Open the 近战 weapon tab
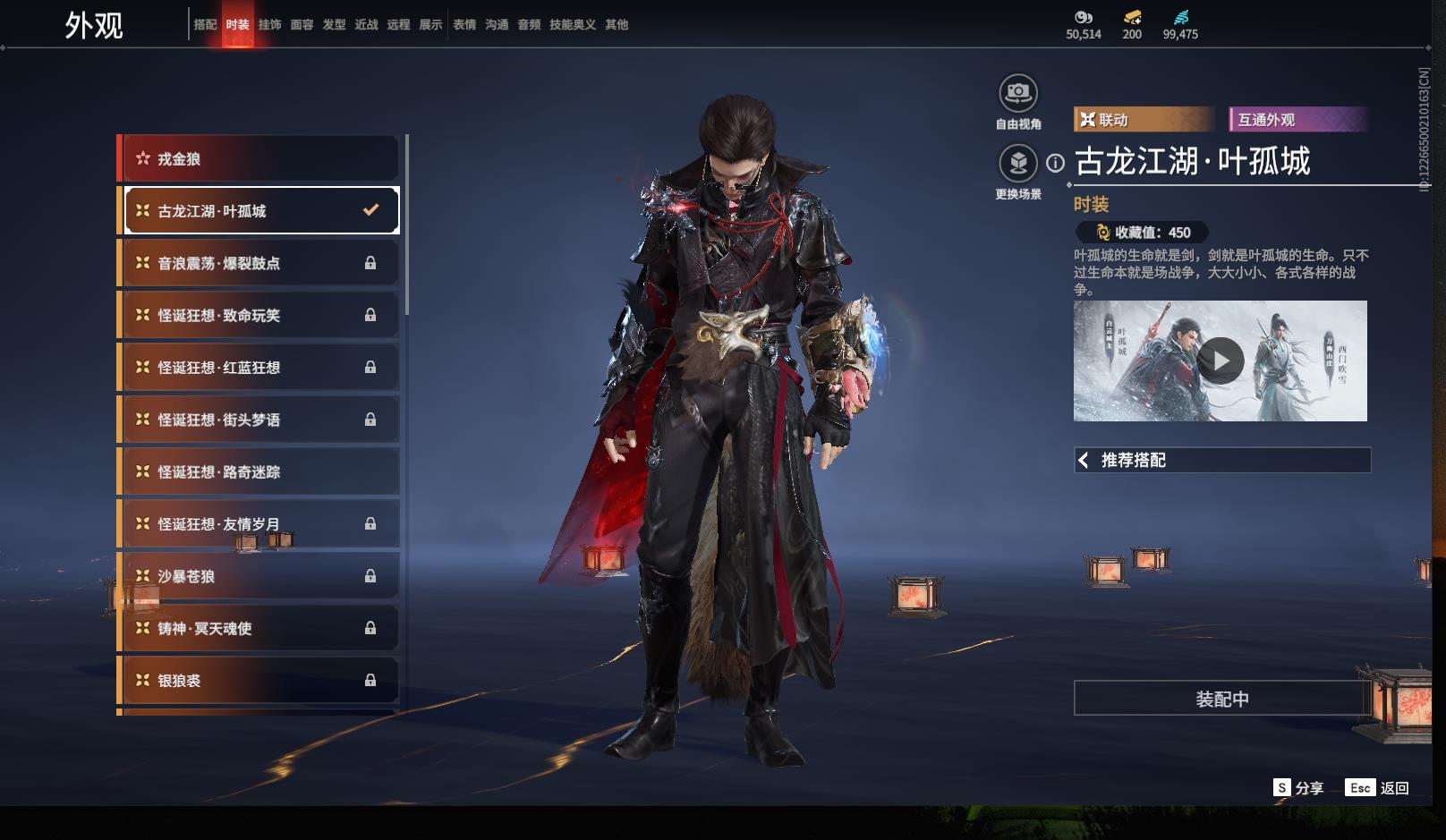 pos(366,25)
